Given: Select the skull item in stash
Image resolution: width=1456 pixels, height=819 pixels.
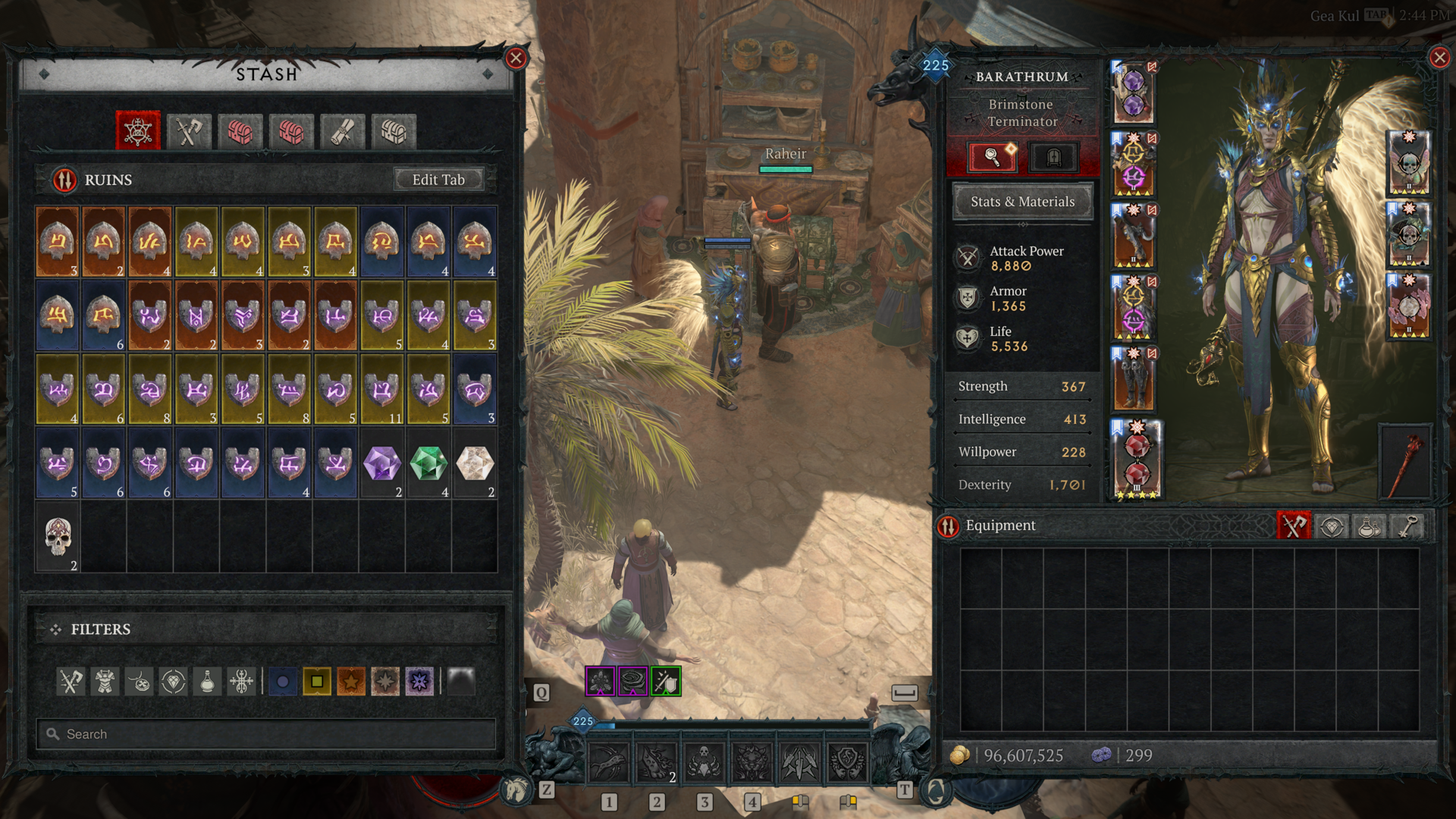Looking at the screenshot, I should tap(58, 538).
